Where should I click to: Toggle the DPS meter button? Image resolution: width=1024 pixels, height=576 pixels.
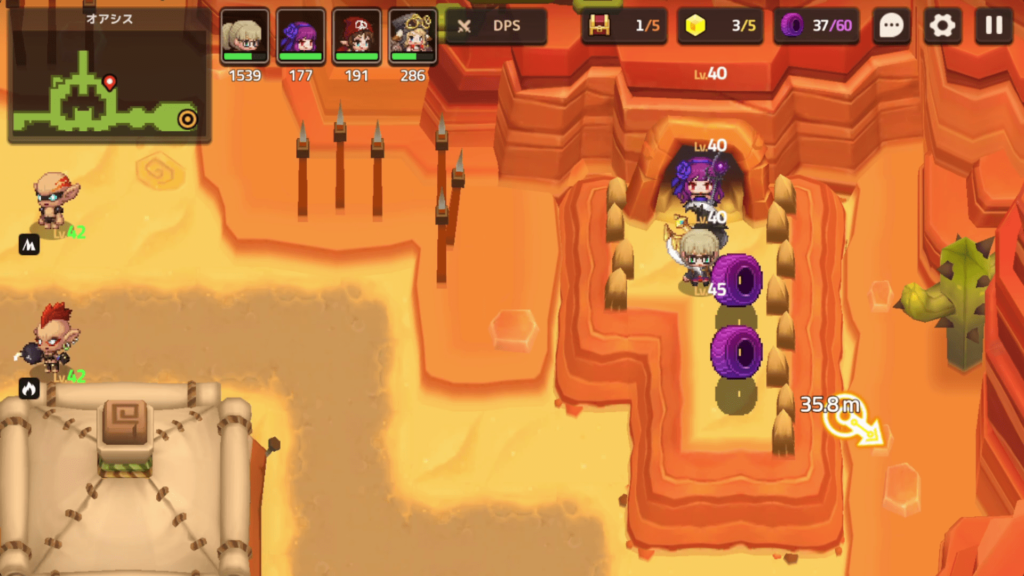496,26
